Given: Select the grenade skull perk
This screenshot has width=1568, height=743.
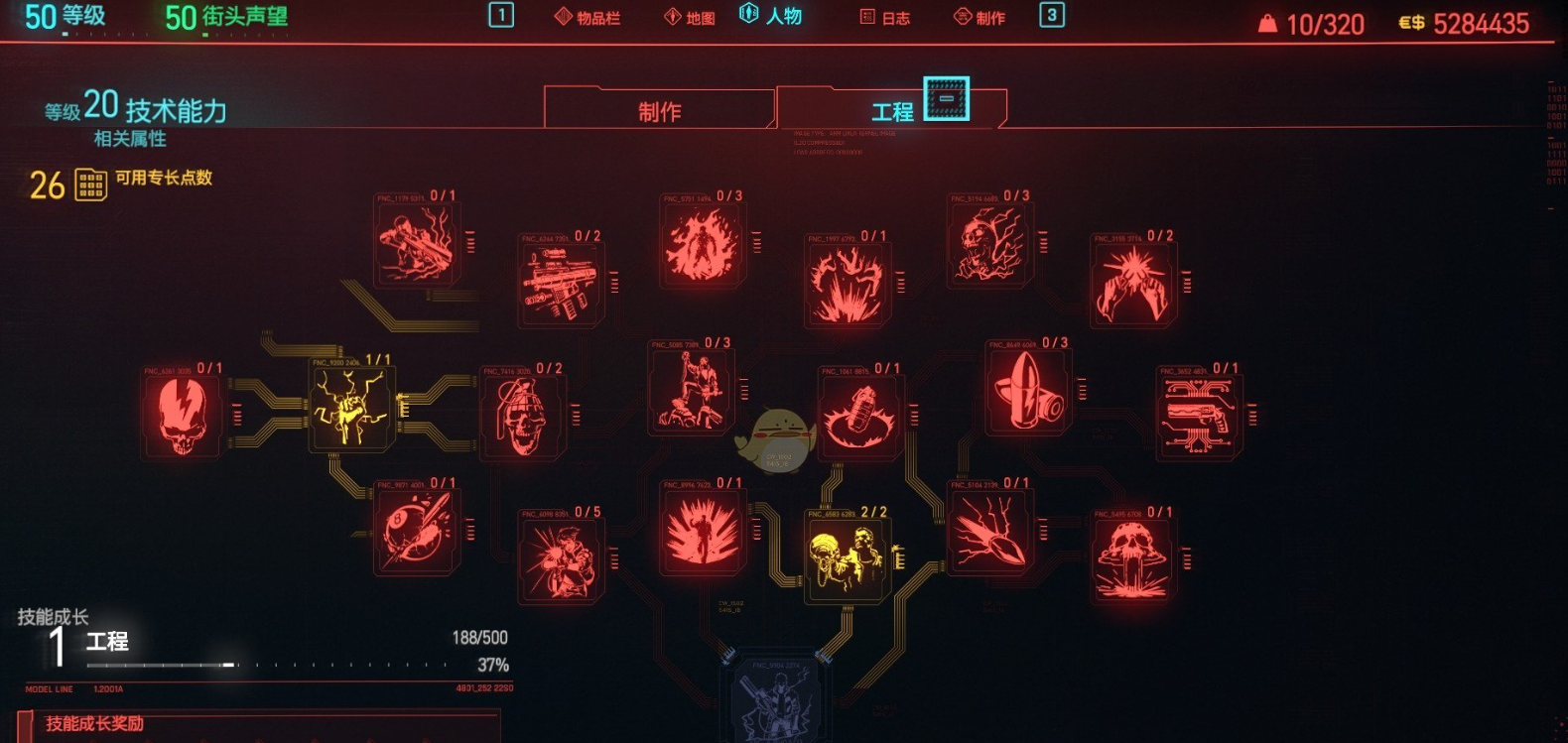Looking at the screenshot, I should (x=521, y=417).
